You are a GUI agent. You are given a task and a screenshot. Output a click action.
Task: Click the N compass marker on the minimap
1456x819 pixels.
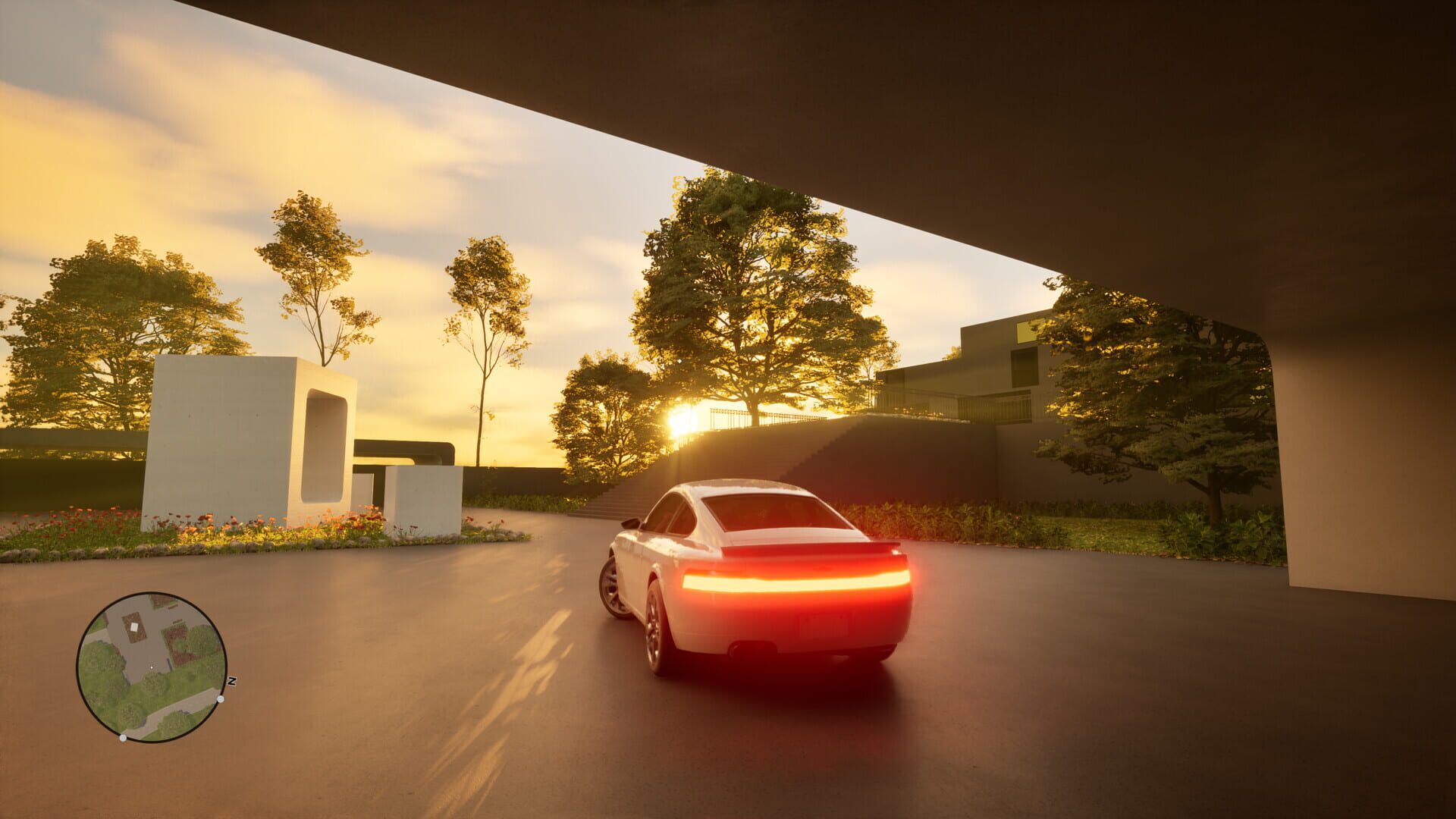pyautogui.click(x=232, y=680)
